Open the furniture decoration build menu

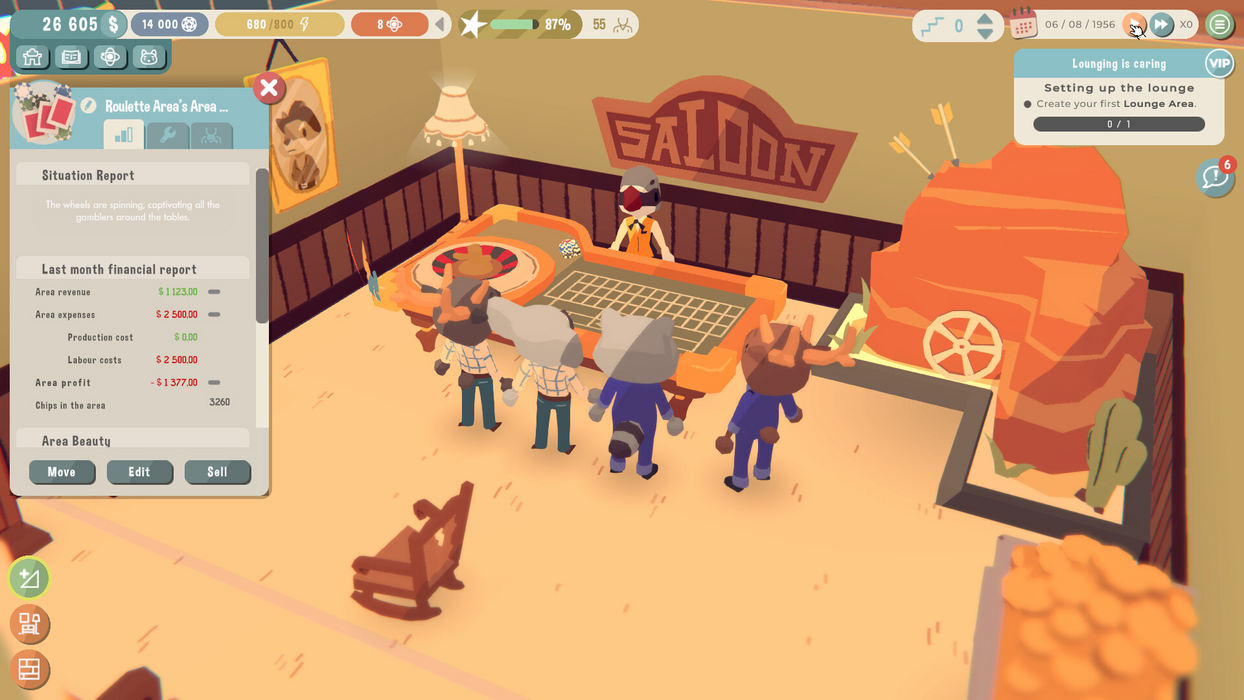[x=29, y=624]
